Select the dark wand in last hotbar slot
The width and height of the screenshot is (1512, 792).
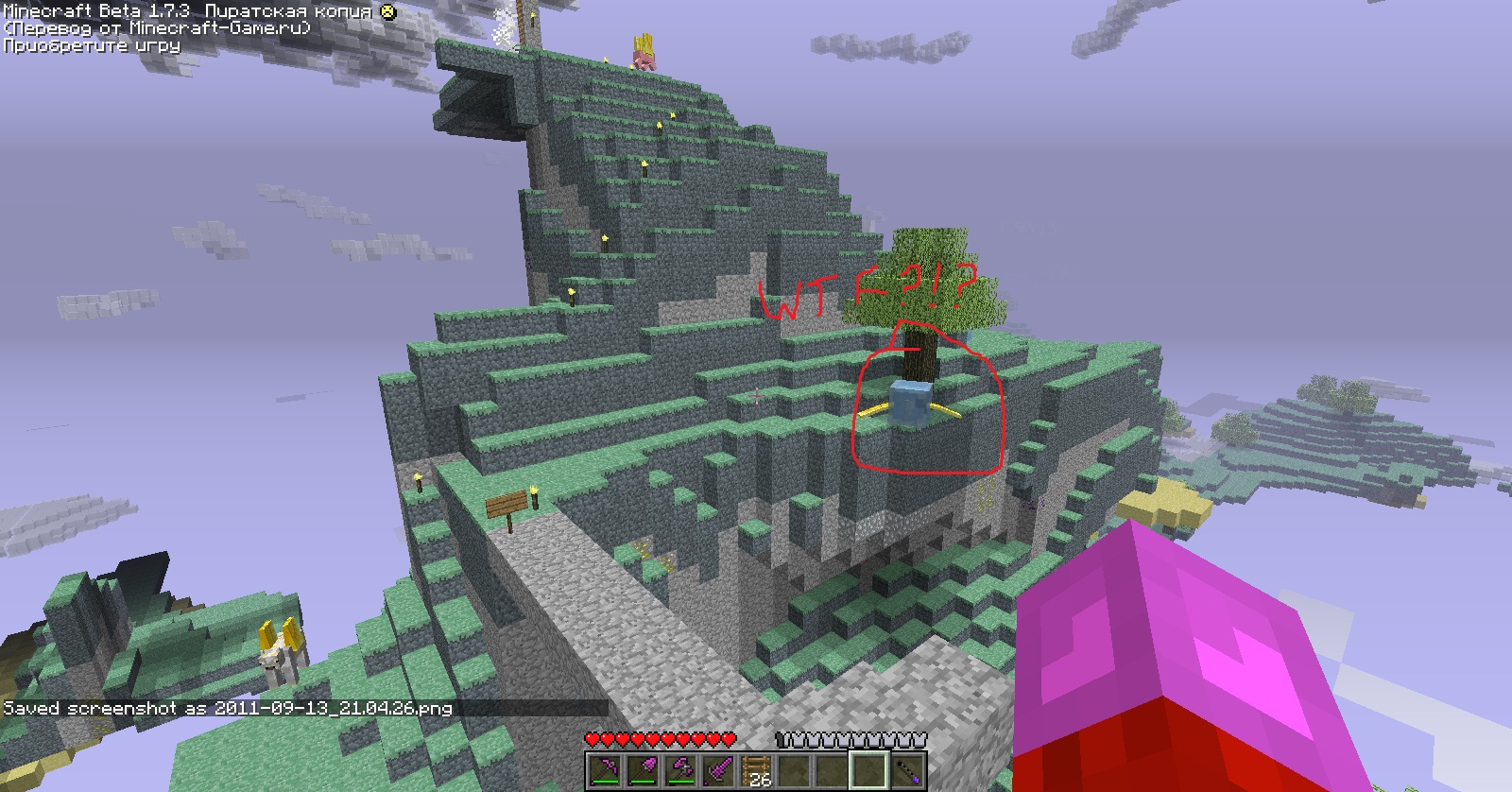(907, 769)
